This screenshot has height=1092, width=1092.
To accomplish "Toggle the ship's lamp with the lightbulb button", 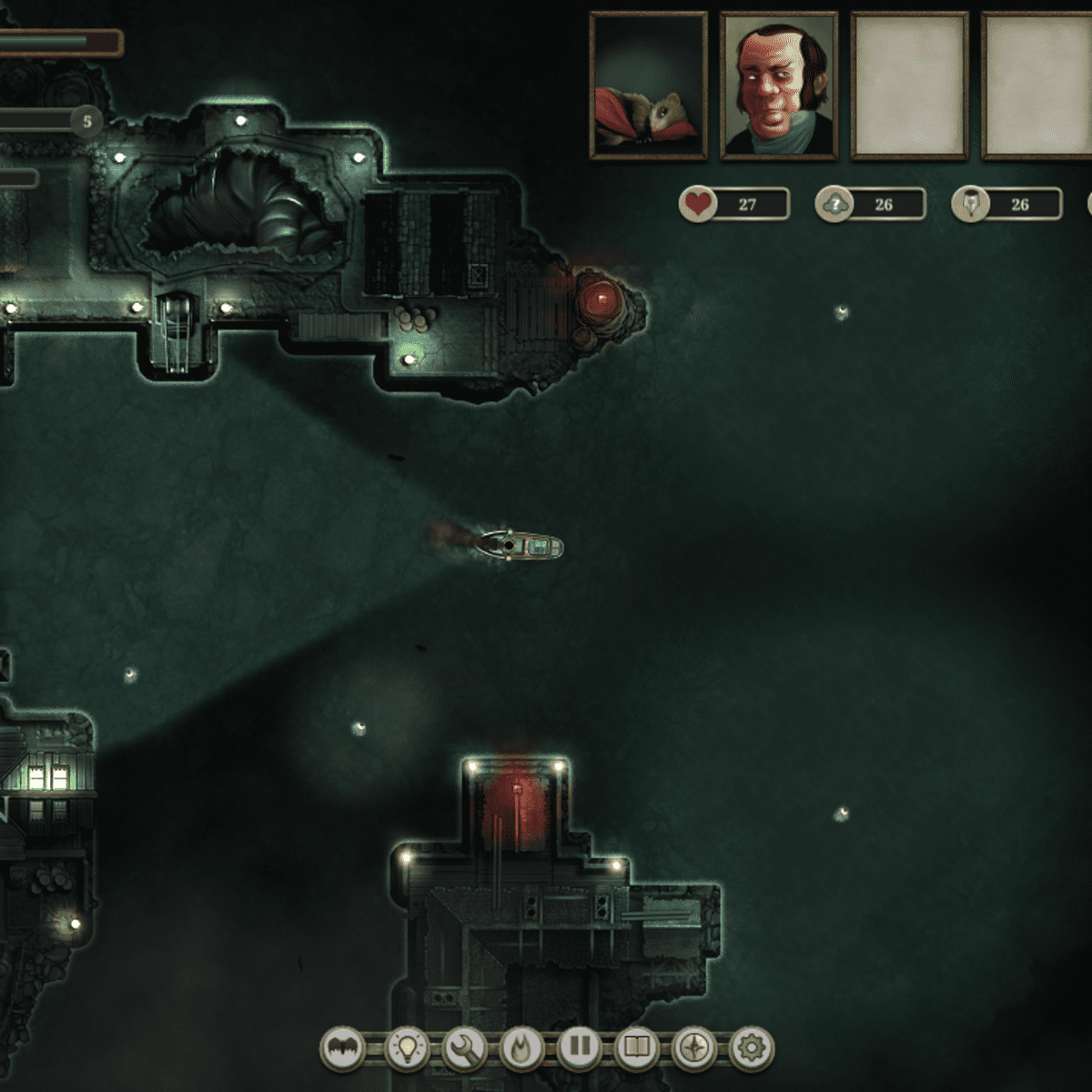I will pos(407,1048).
